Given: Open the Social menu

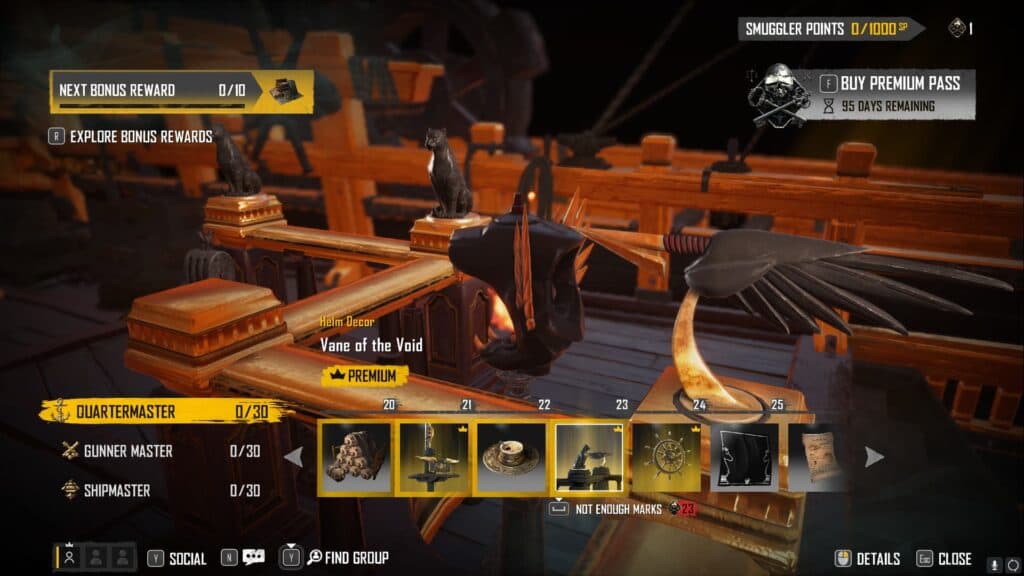Looking at the screenshot, I should (x=178, y=558).
